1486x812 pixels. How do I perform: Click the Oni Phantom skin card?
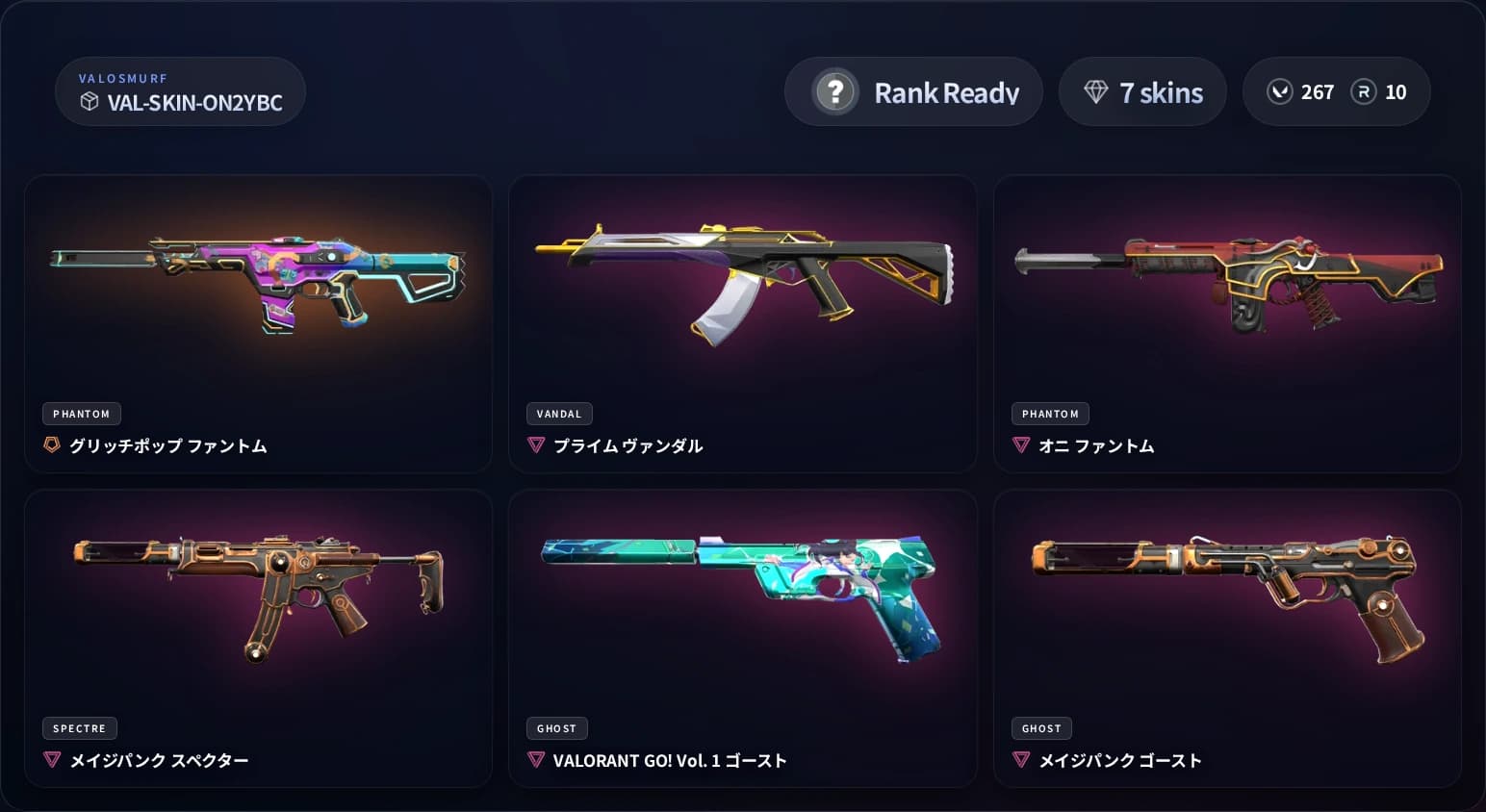(x=1226, y=324)
